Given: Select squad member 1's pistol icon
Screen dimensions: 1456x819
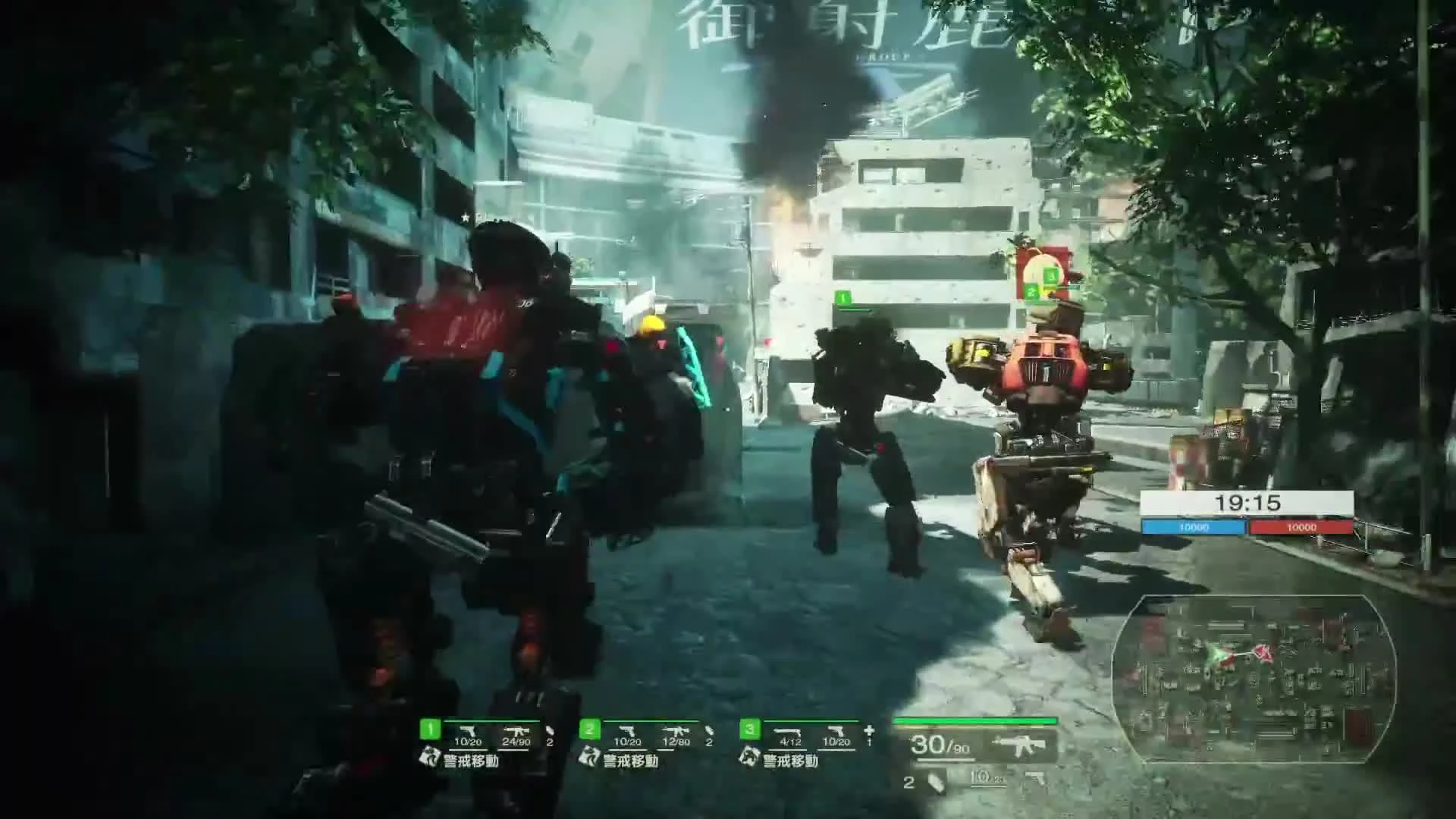Looking at the screenshot, I should point(469,731).
